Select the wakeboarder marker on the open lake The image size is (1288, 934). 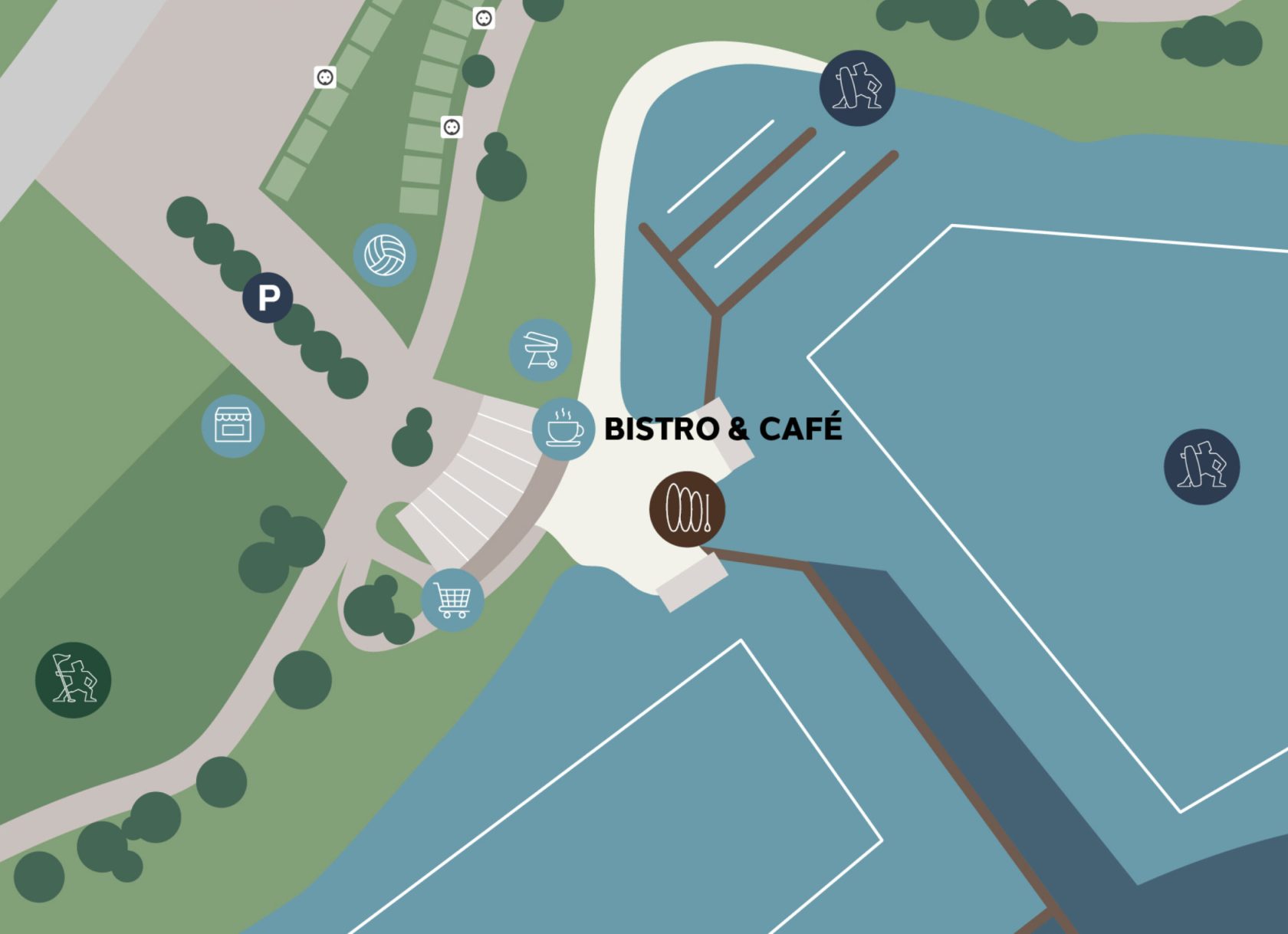pos(1201,466)
